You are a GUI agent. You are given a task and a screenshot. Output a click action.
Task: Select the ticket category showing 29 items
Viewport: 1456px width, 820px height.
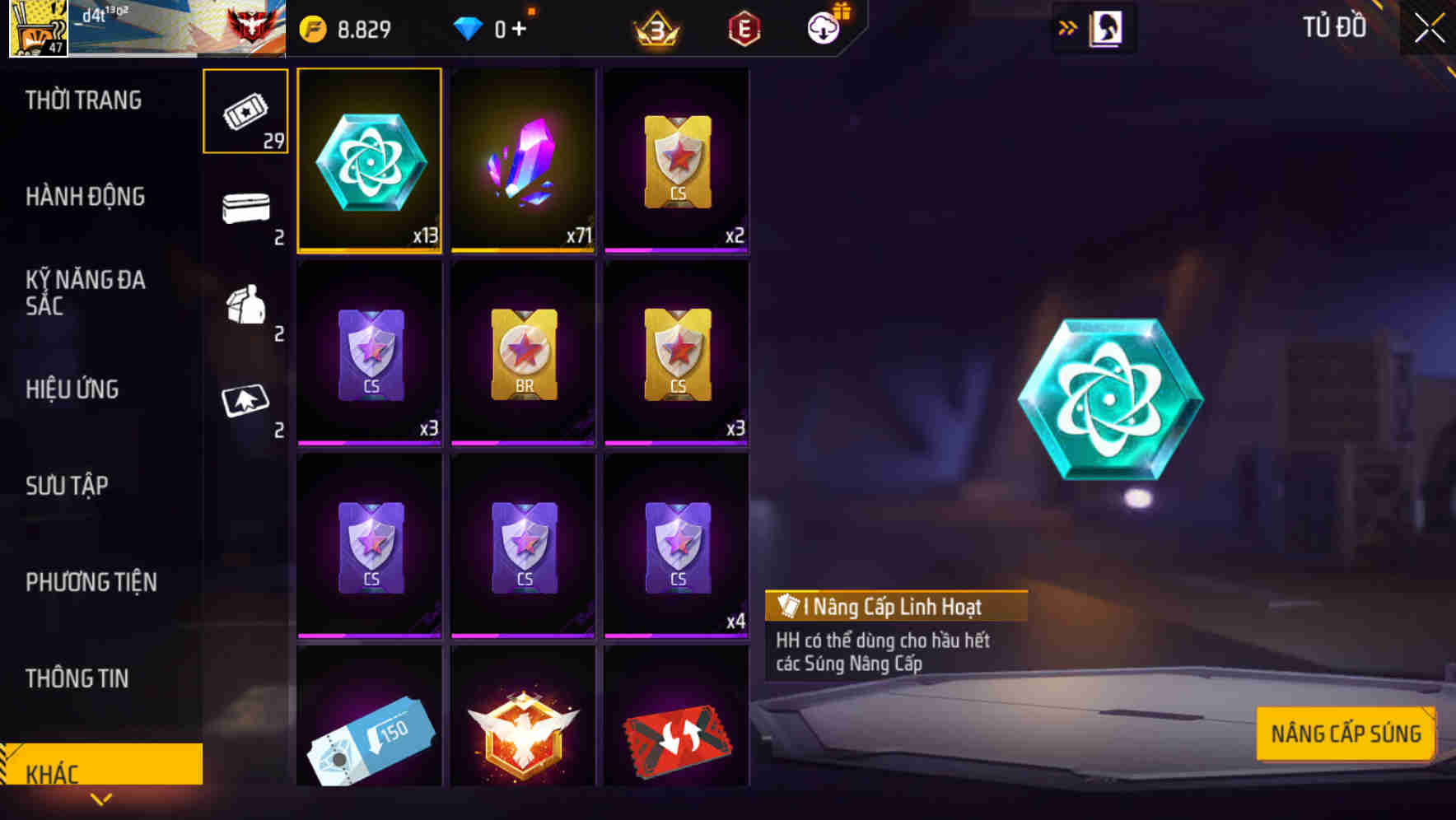click(x=245, y=111)
